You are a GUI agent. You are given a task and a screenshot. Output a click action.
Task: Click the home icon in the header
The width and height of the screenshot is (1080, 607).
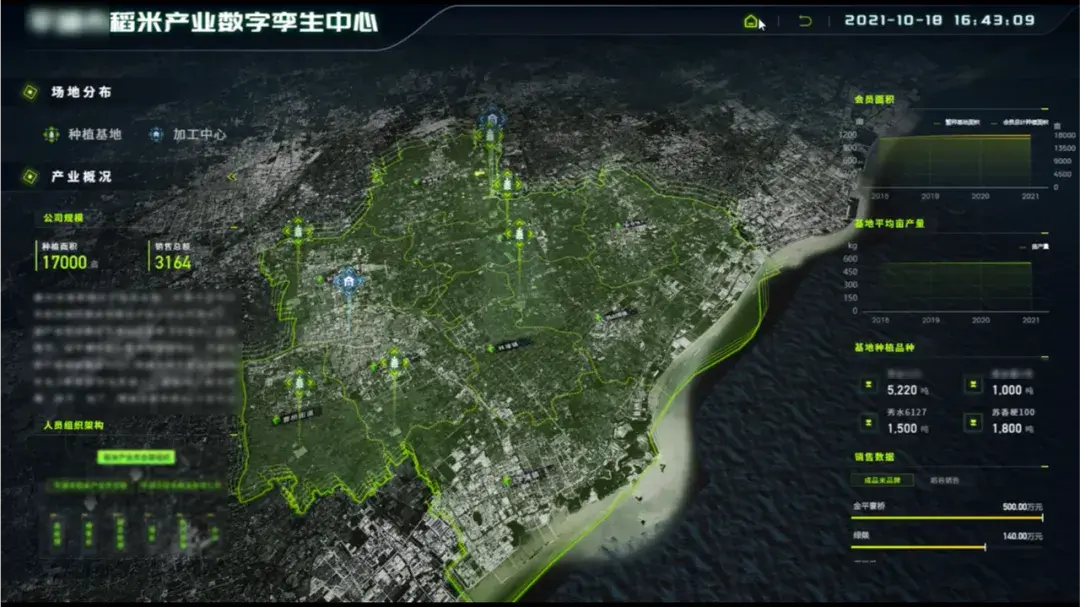pos(751,21)
